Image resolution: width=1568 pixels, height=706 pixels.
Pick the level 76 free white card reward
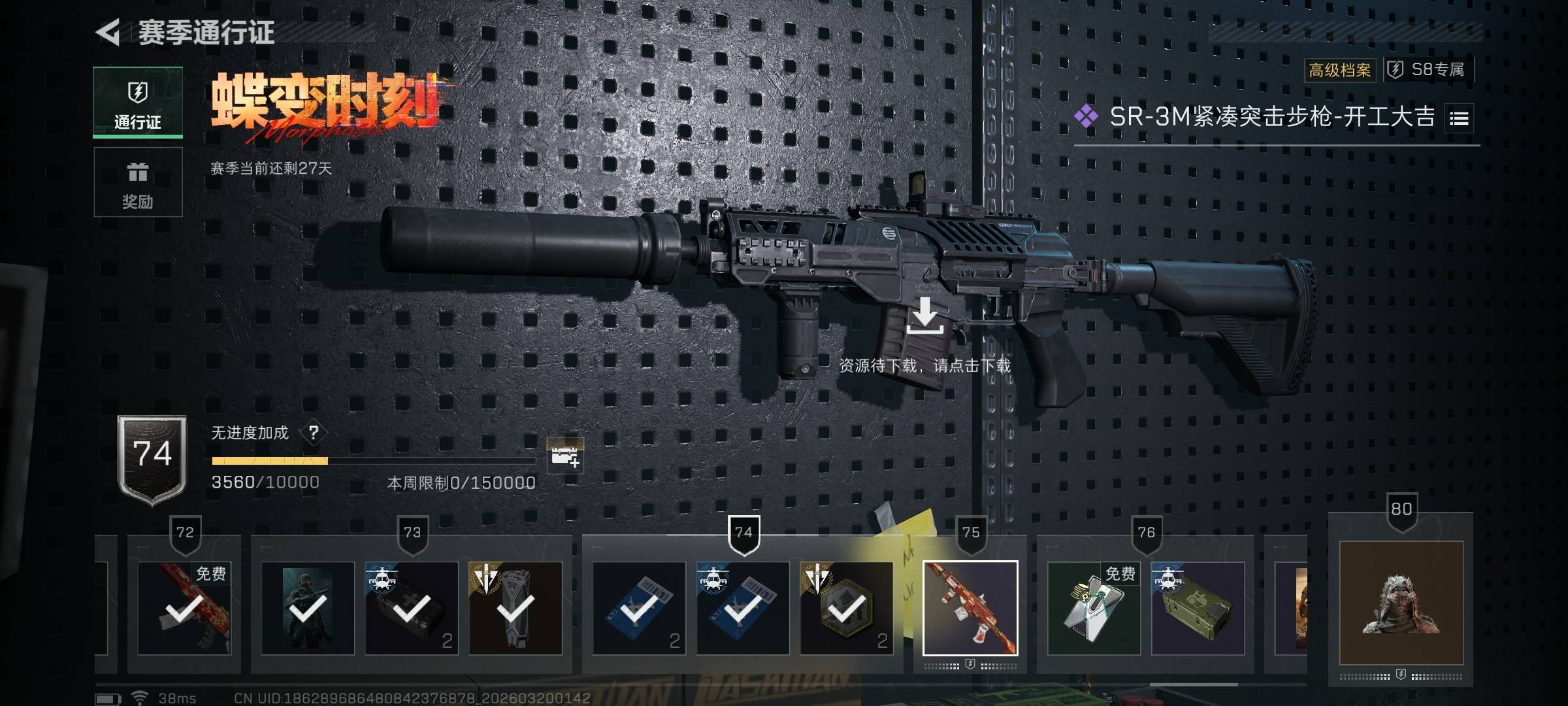click(x=1094, y=609)
